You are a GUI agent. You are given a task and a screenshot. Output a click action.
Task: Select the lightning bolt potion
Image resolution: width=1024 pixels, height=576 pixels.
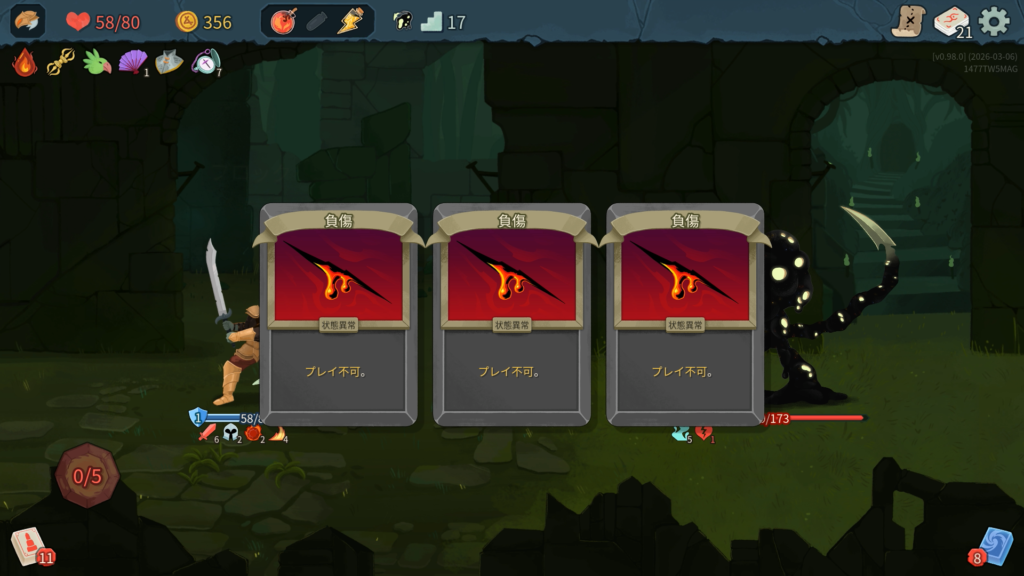pos(350,21)
